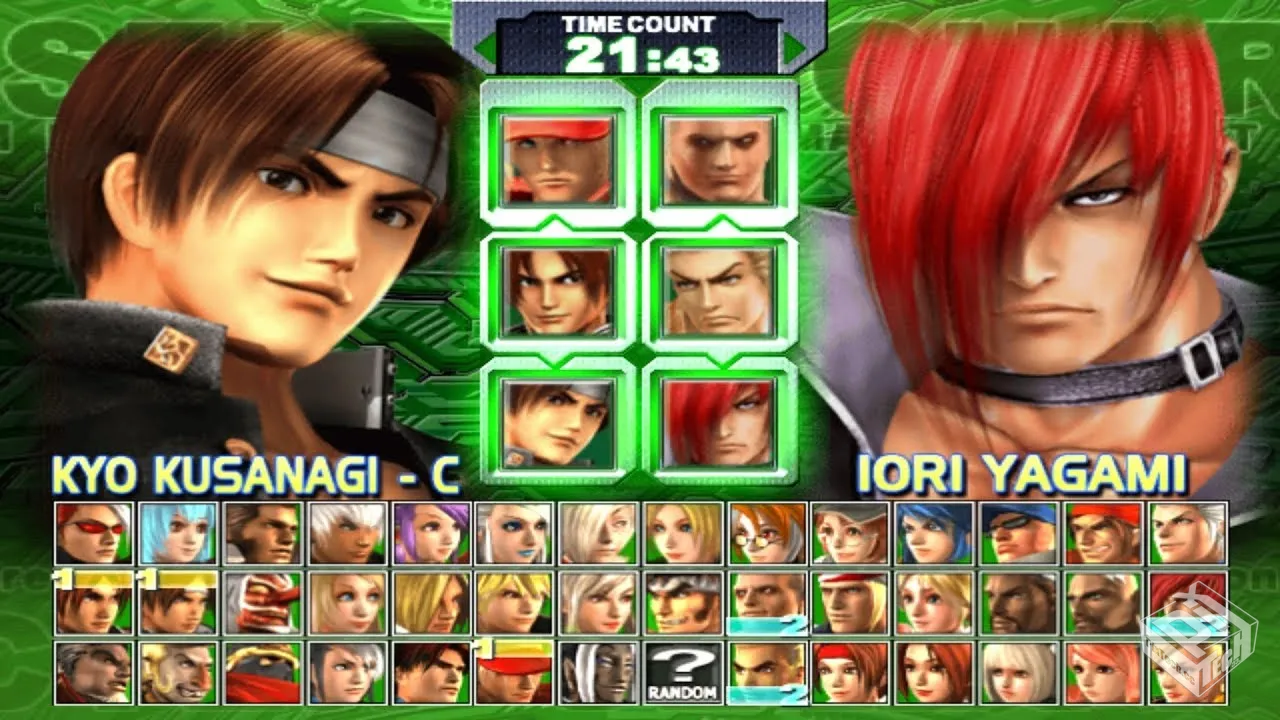The width and height of the screenshot is (1280, 720).
Task: Choose the woman with blue lipstick
Action: tap(515, 533)
